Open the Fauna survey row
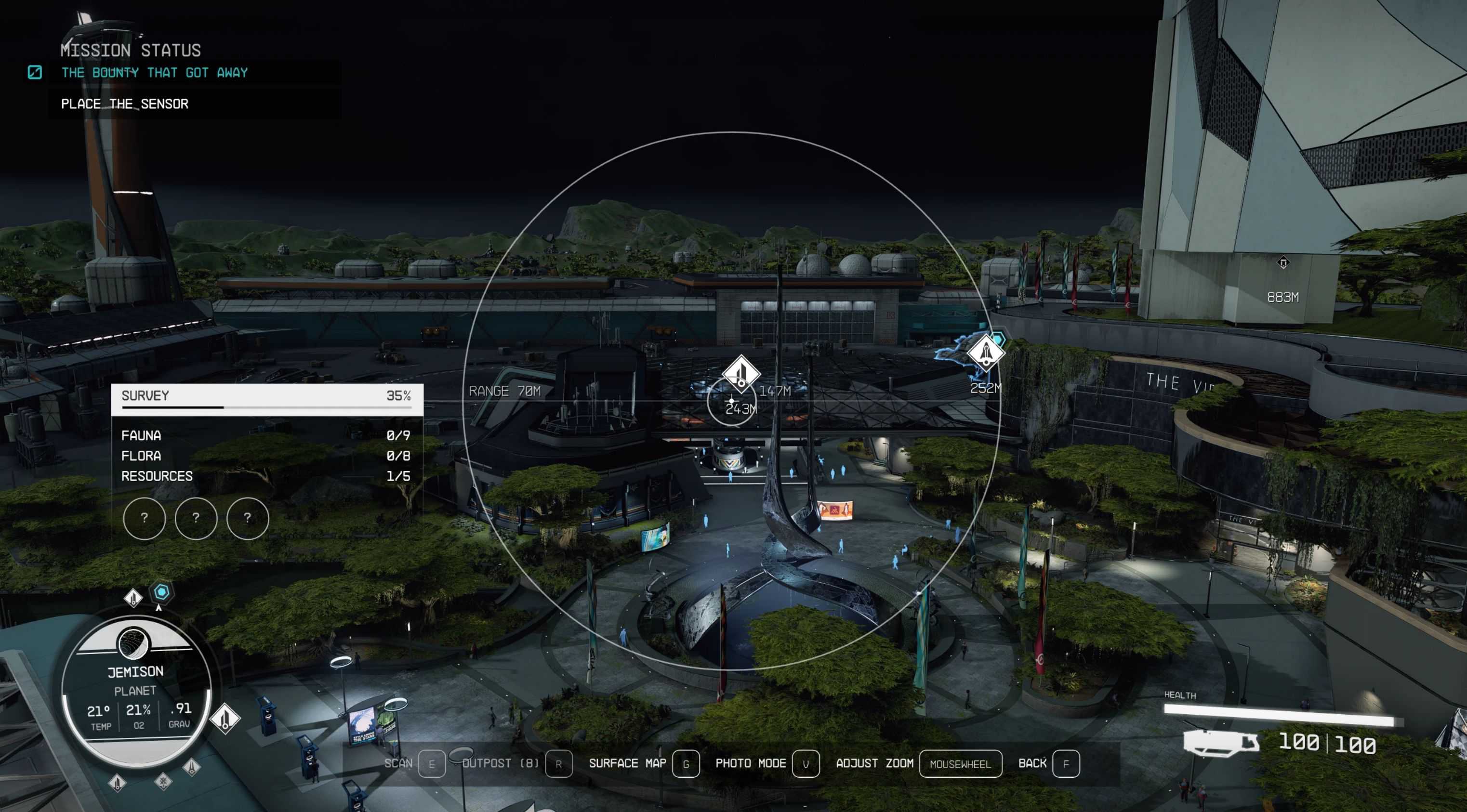The width and height of the screenshot is (1467, 812). click(x=265, y=435)
